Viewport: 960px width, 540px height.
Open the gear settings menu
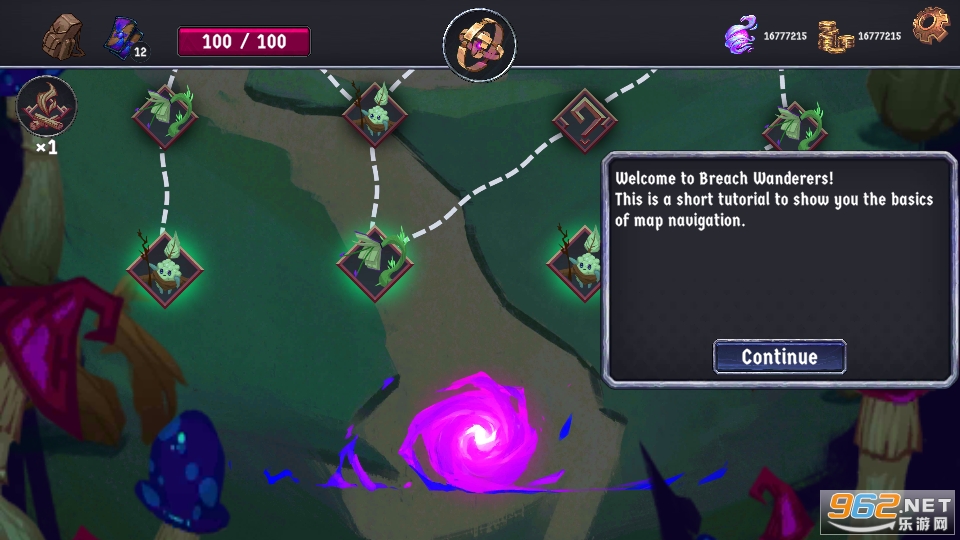pos(930,27)
